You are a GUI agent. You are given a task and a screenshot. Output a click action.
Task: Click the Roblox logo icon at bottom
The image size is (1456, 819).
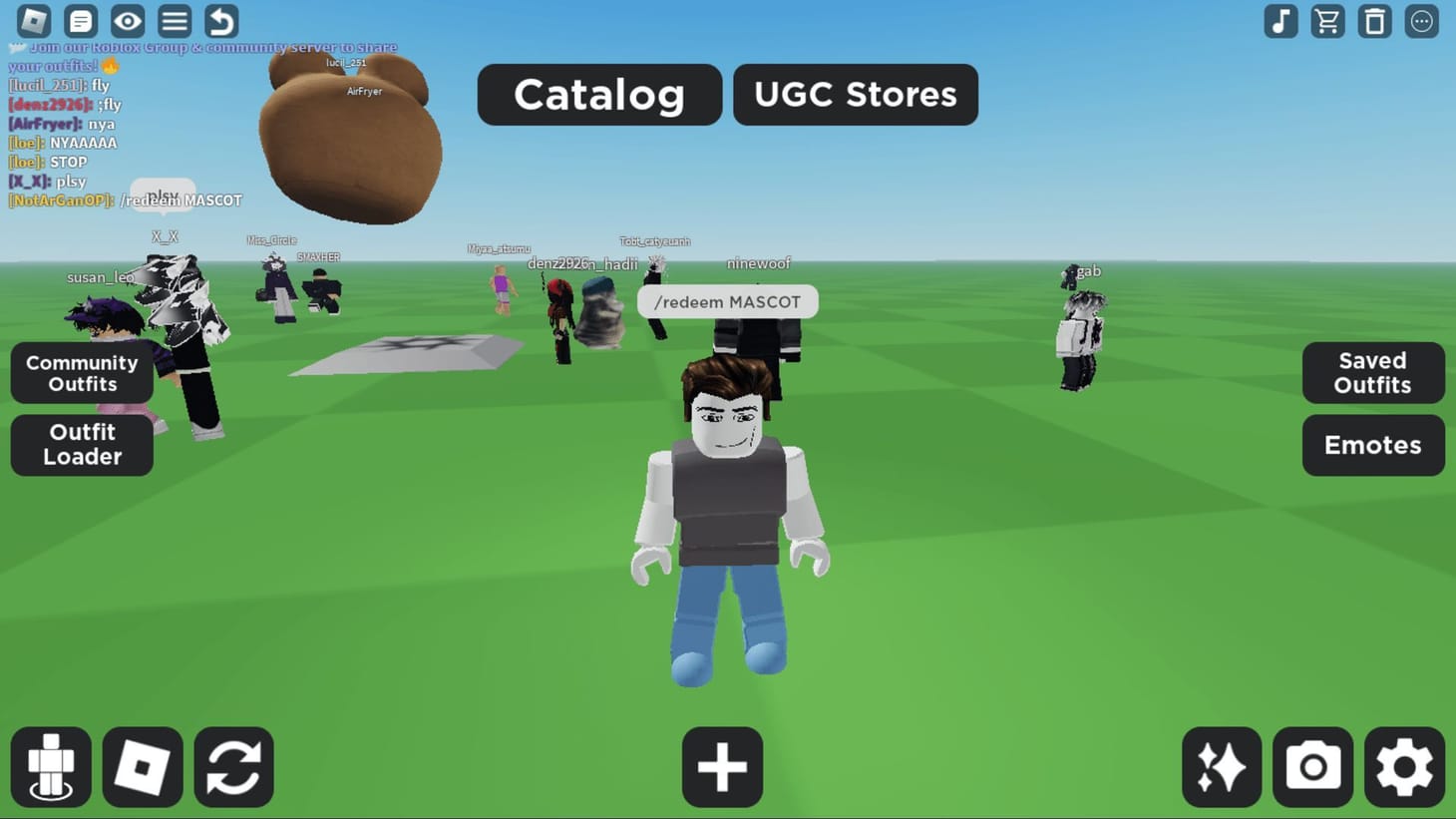[143, 766]
